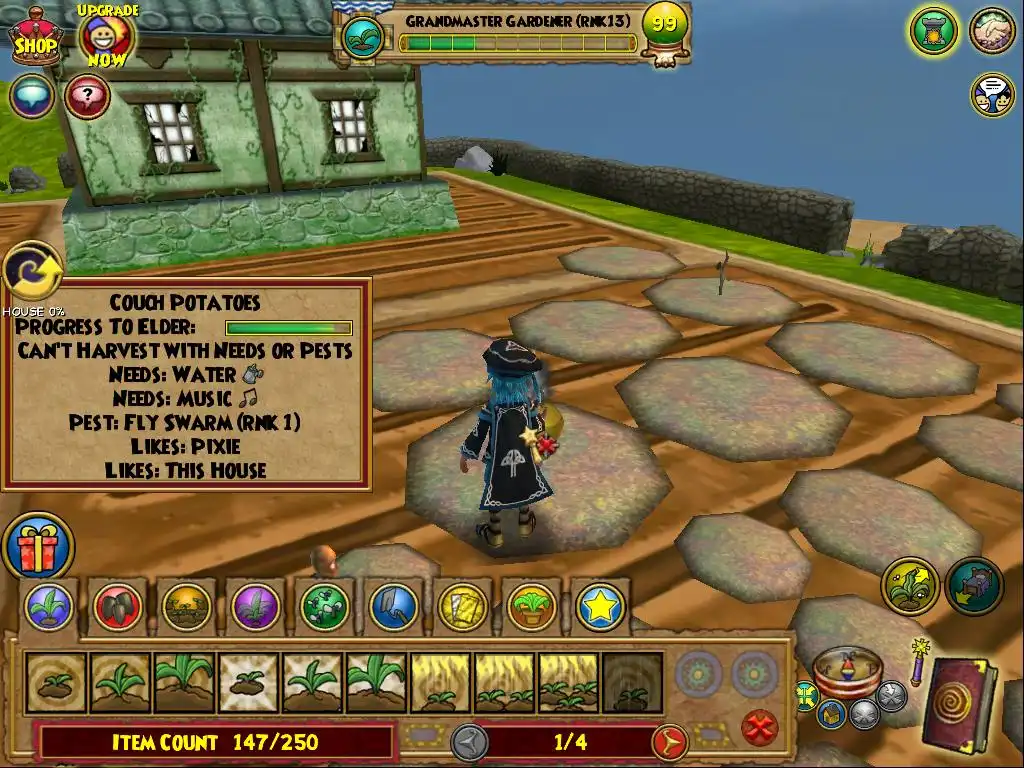This screenshot has width=1024, height=768.
Task: Open the handshake icon
Action: 992,31
